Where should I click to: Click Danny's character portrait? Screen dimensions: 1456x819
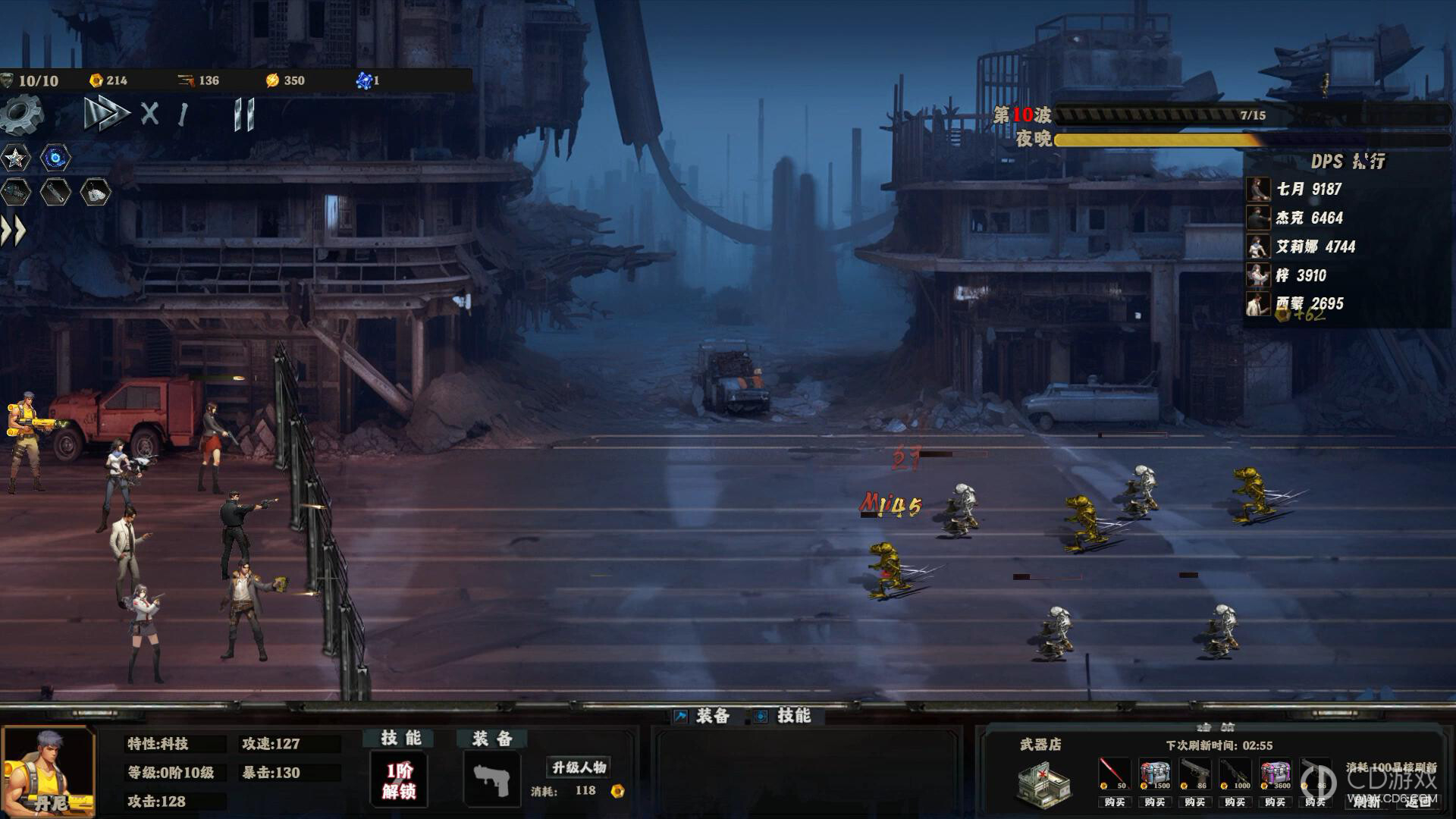(x=49, y=771)
